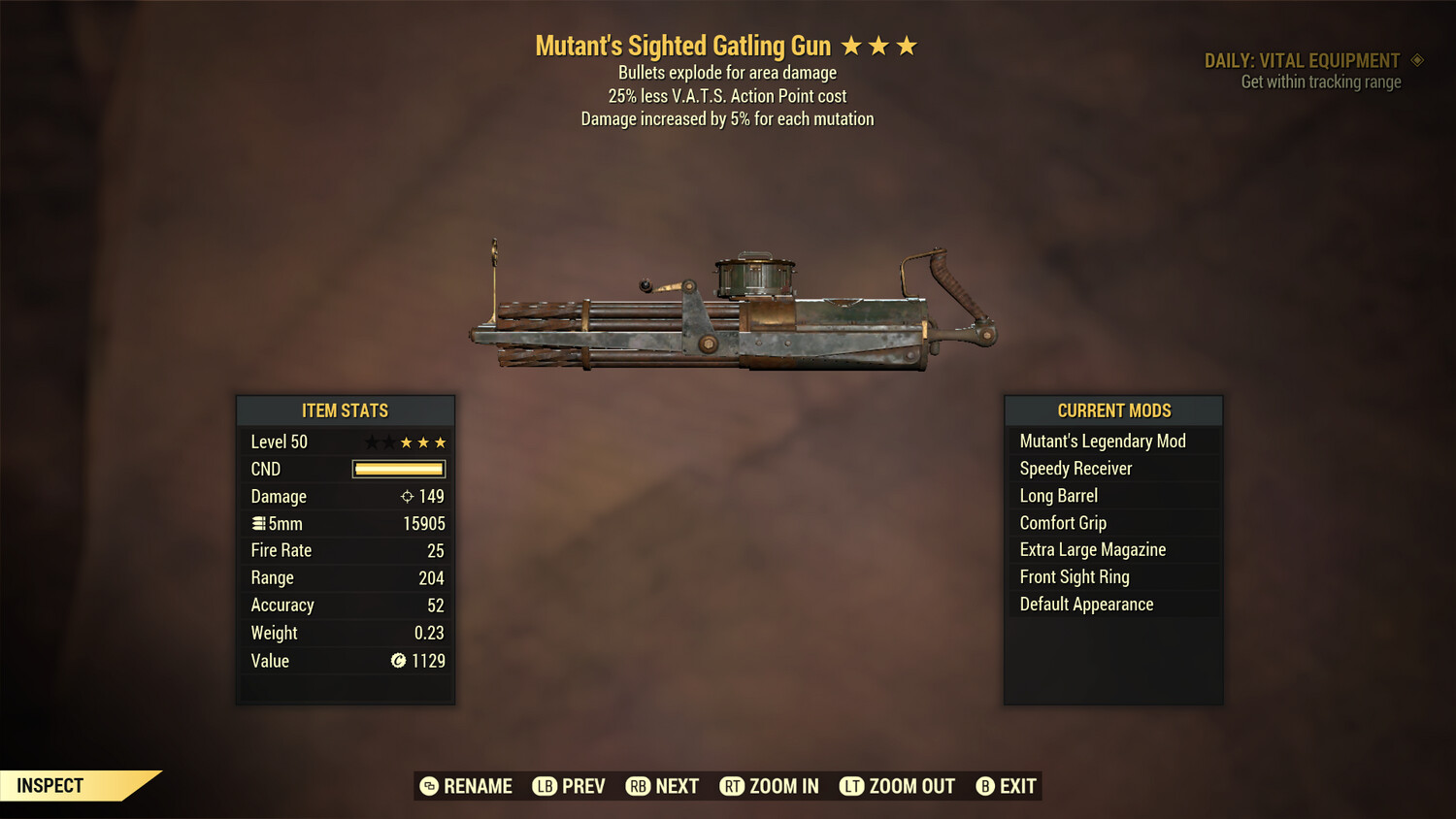Click the RB Next shoulder button icon
This screenshot has height=819, width=1456.
(x=640, y=786)
